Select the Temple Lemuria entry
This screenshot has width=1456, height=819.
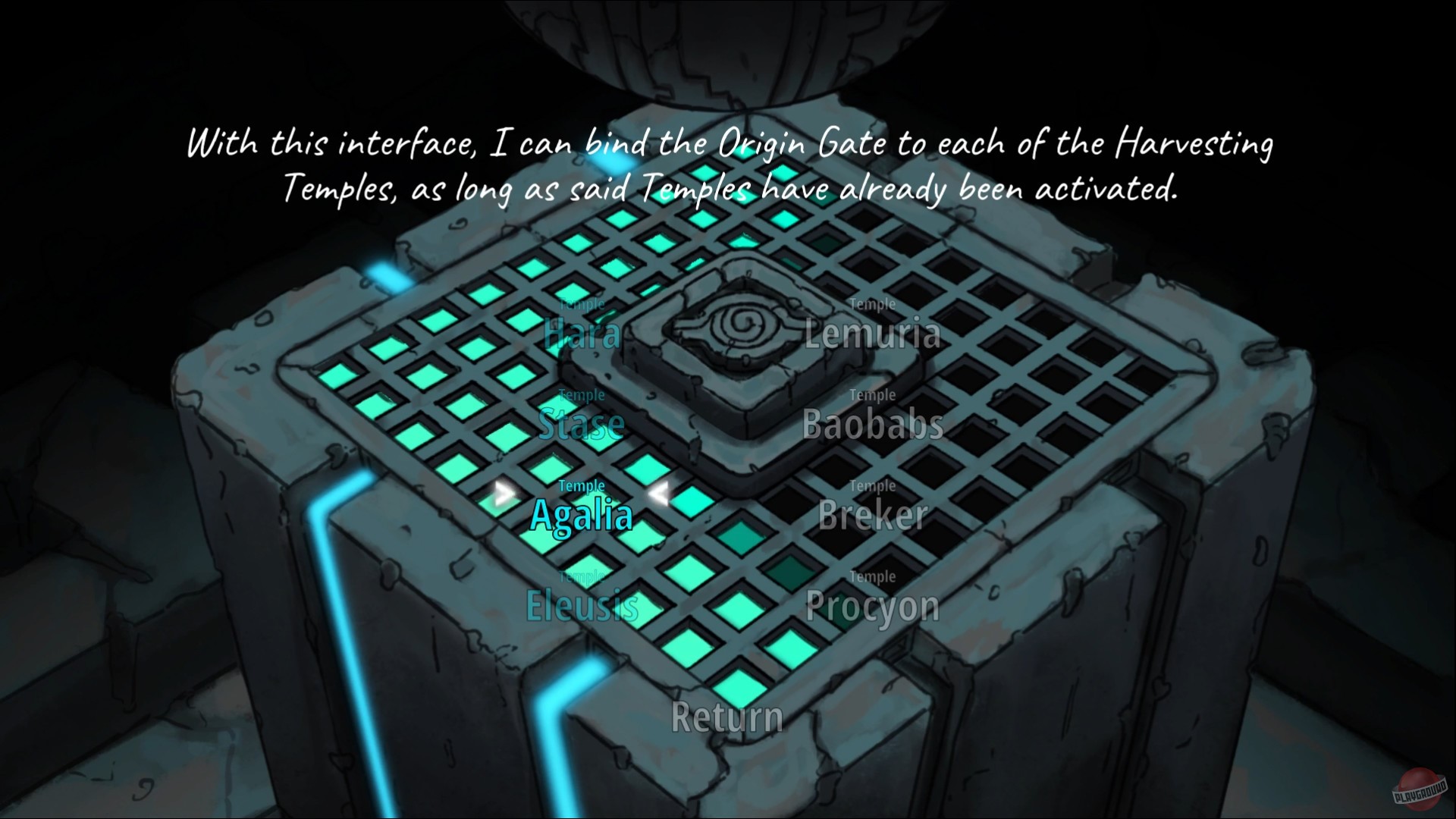tap(874, 334)
